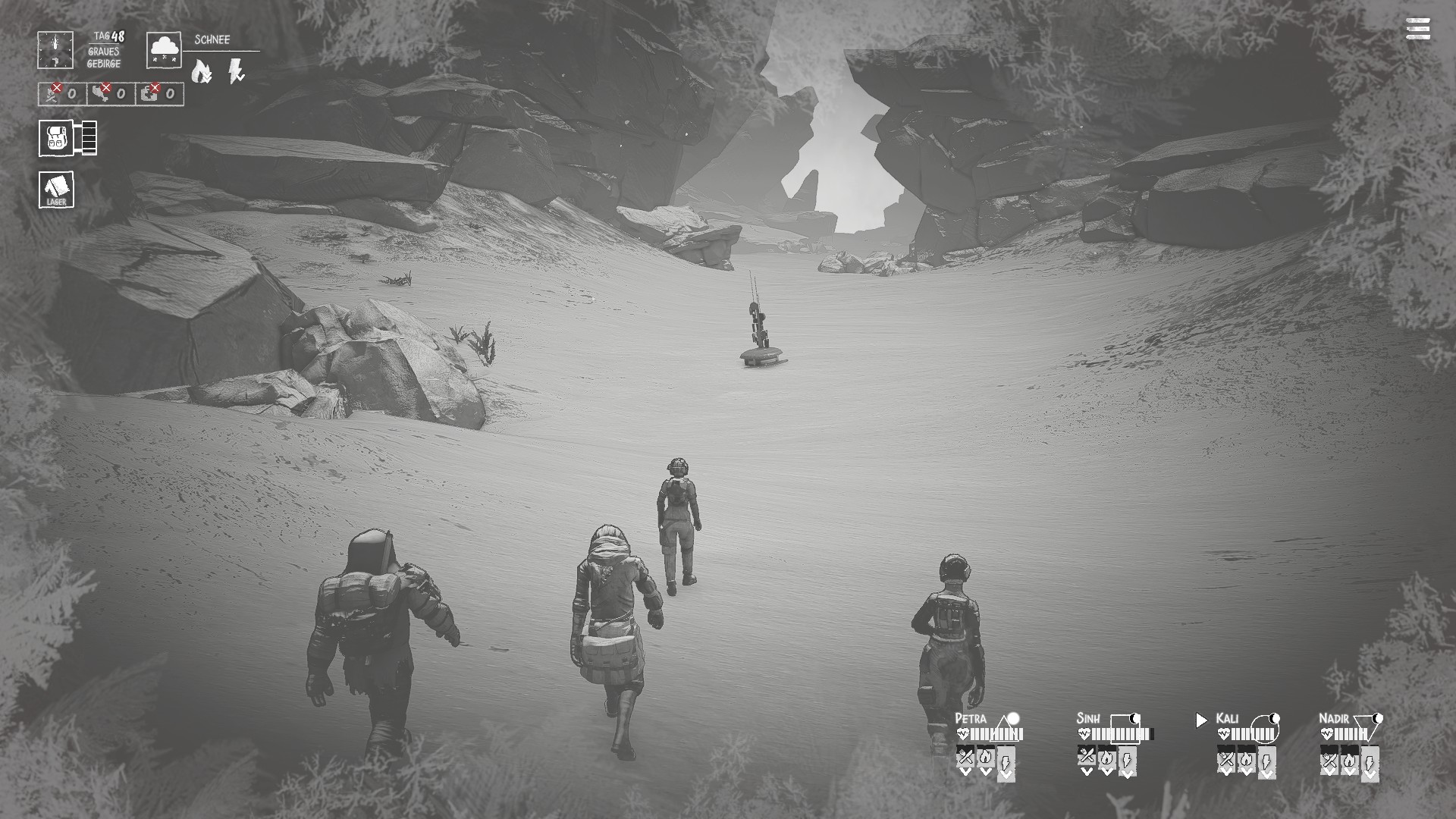The width and height of the screenshot is (1456, 819).
Task: Click the compass clock icon
Action: 55,50
